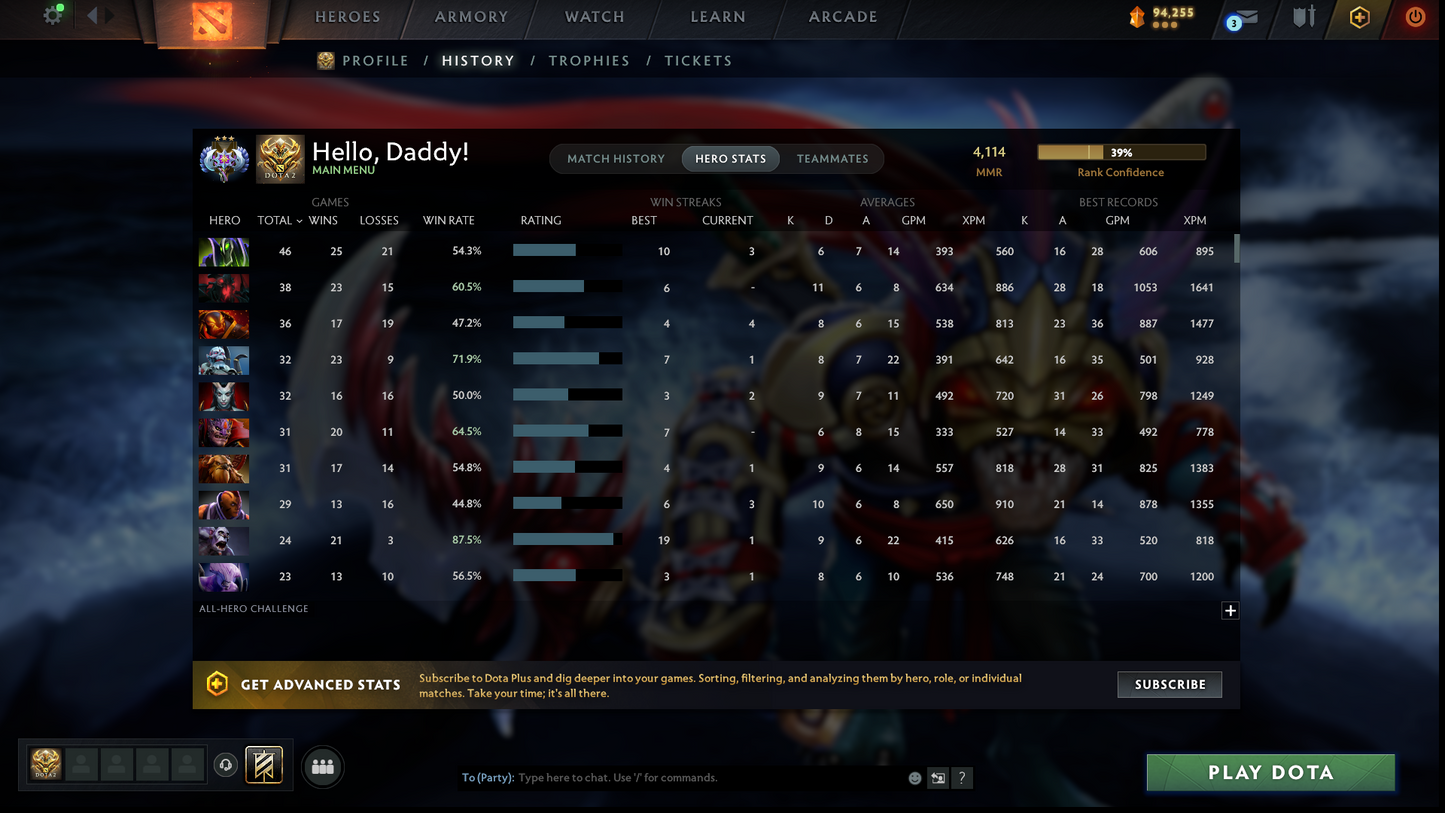Open the ARCADE menu
Viewport: 1445px width, 813px height.
click(842, 16)
